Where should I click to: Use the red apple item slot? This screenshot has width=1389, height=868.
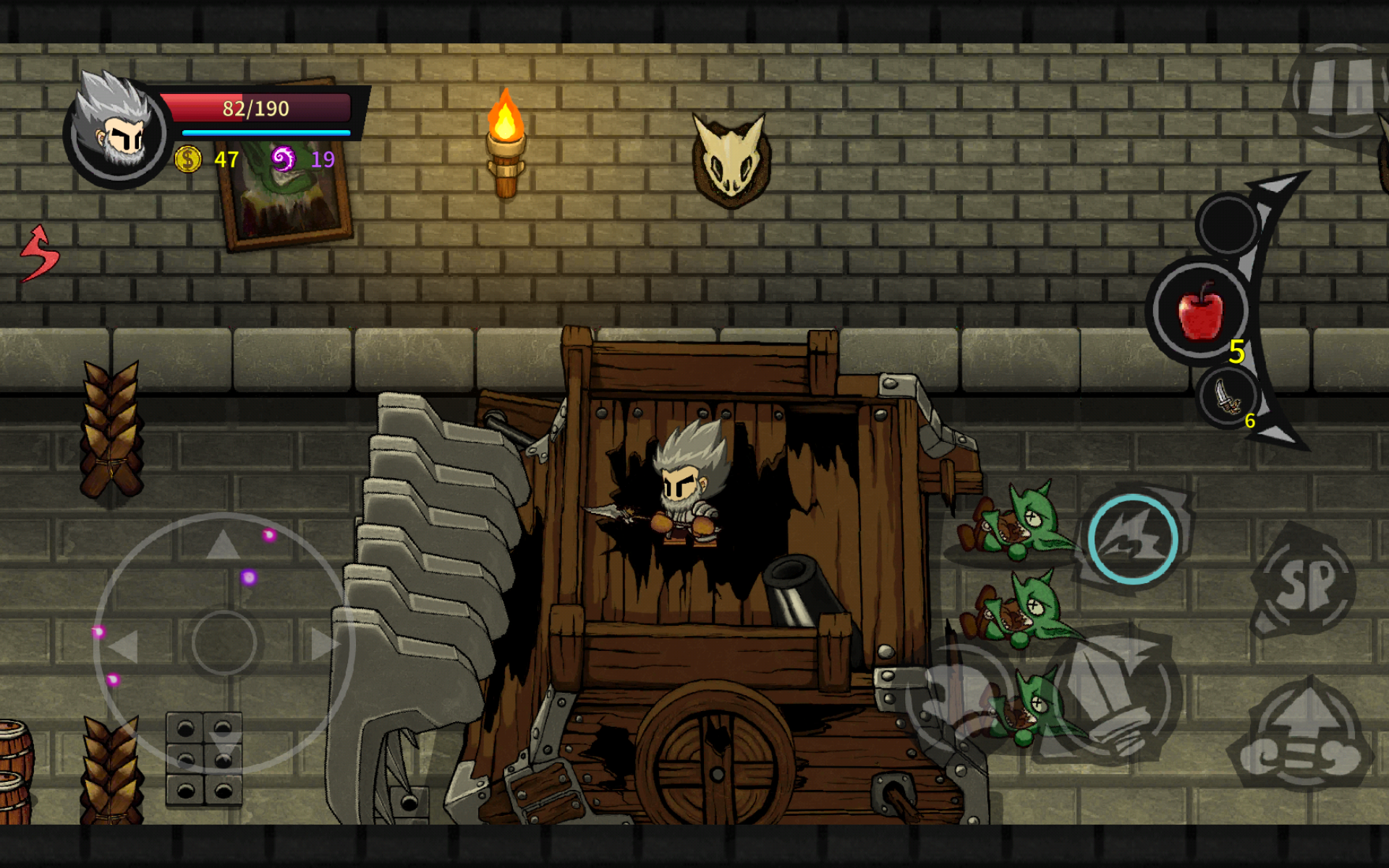(1201, 311)
